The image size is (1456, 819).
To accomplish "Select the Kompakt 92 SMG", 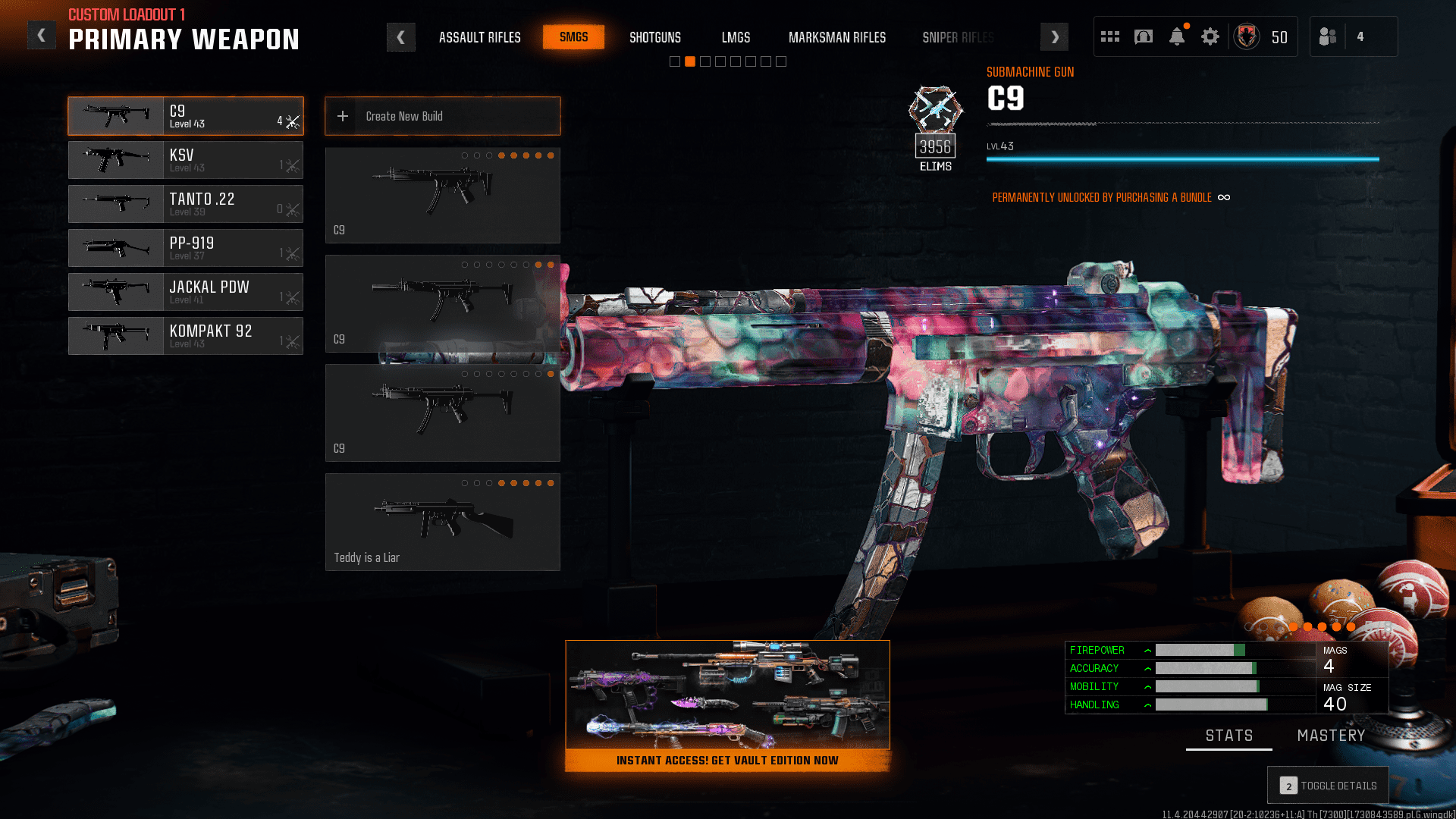I will (x=186, y=336).
